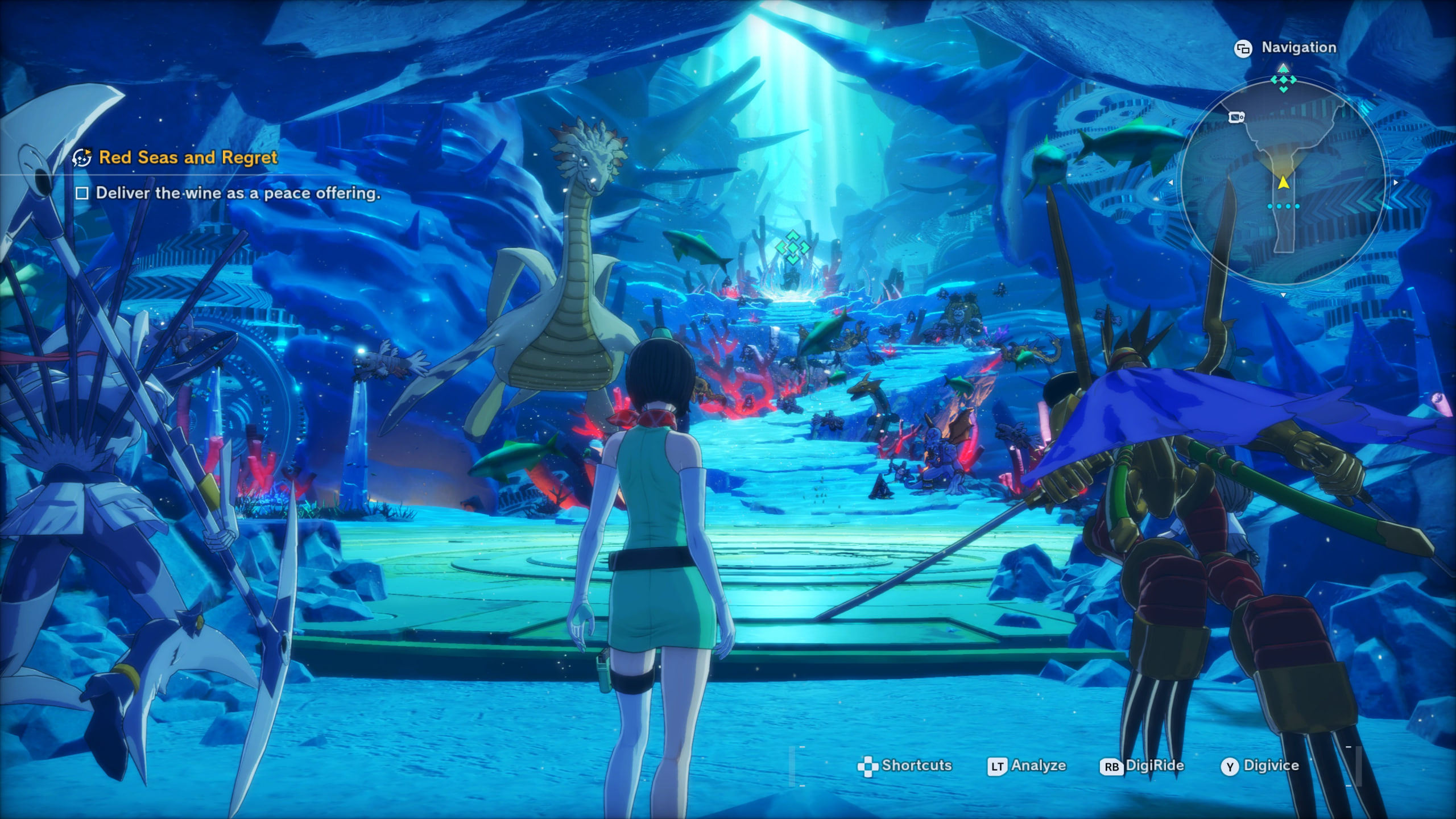
Task: Activate the Analyze option
Action: 1037,766
